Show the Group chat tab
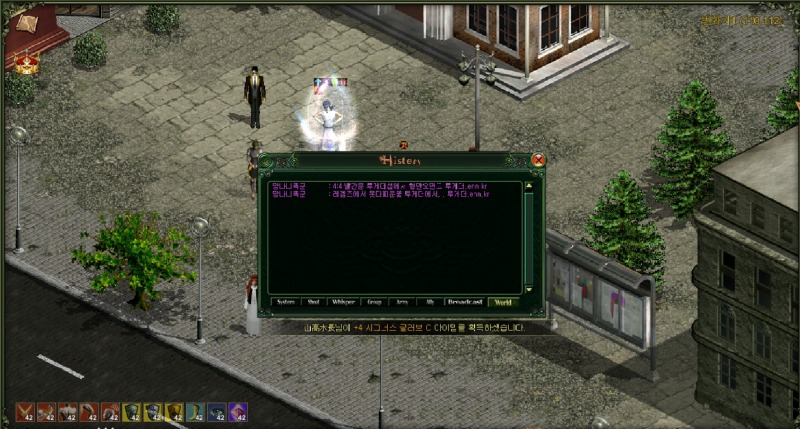 pos(374,300)
